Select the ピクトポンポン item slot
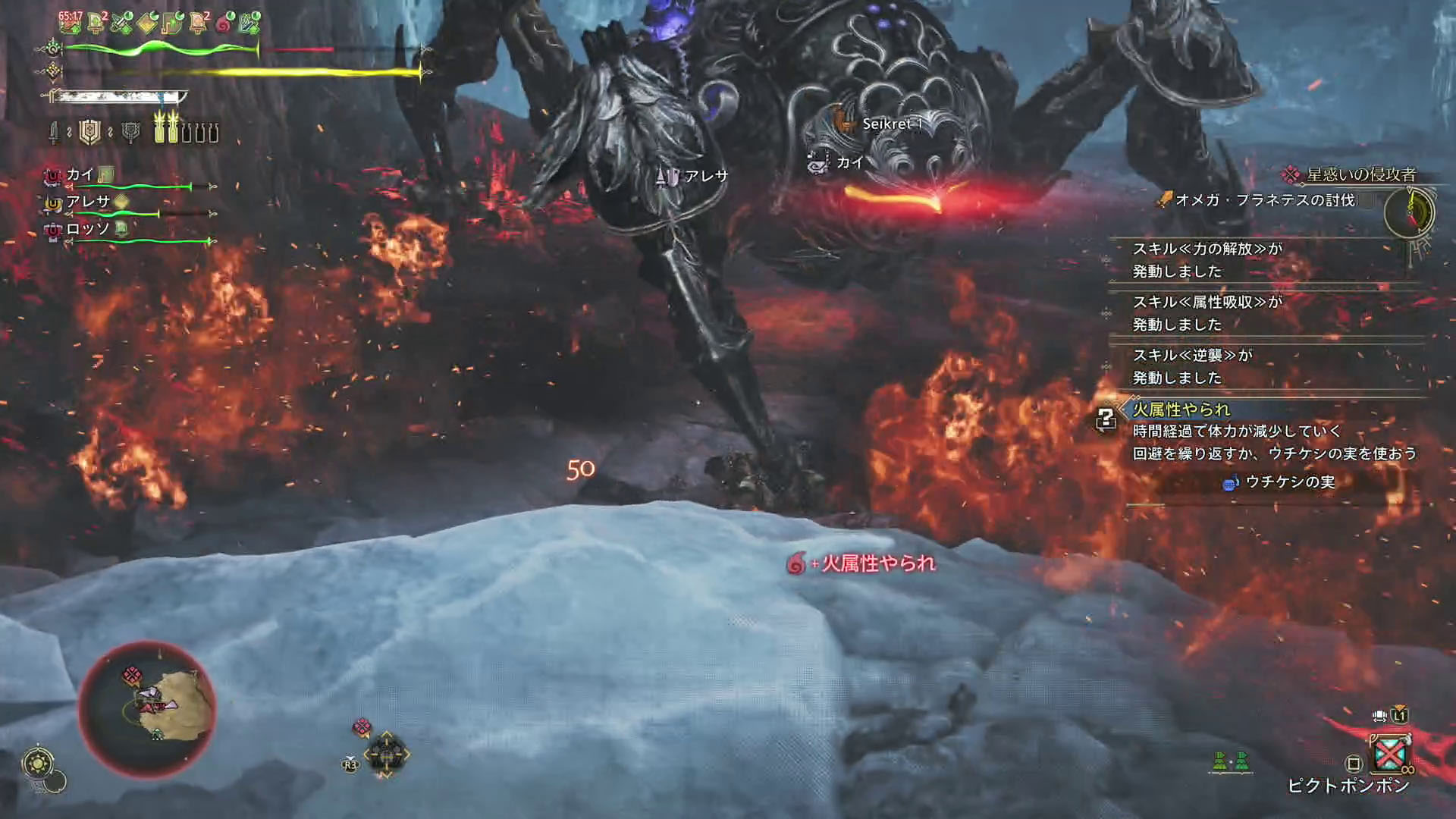This screenshot has width=1456, height=819. click(1389, 754)
